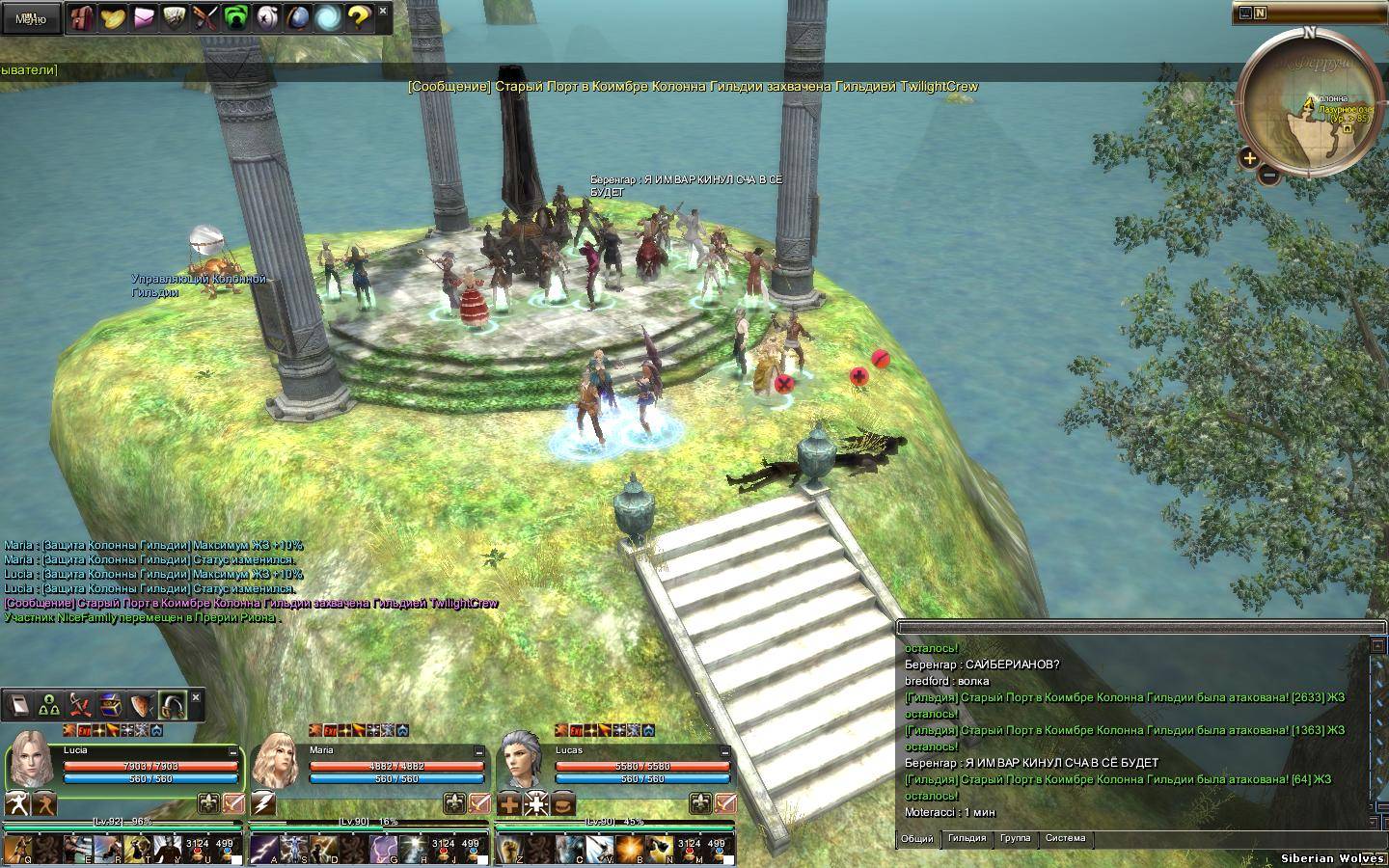Activate Maria's lightning skill on key A
The width and height of the screenshot is (1389, 868).
(263, 849)
